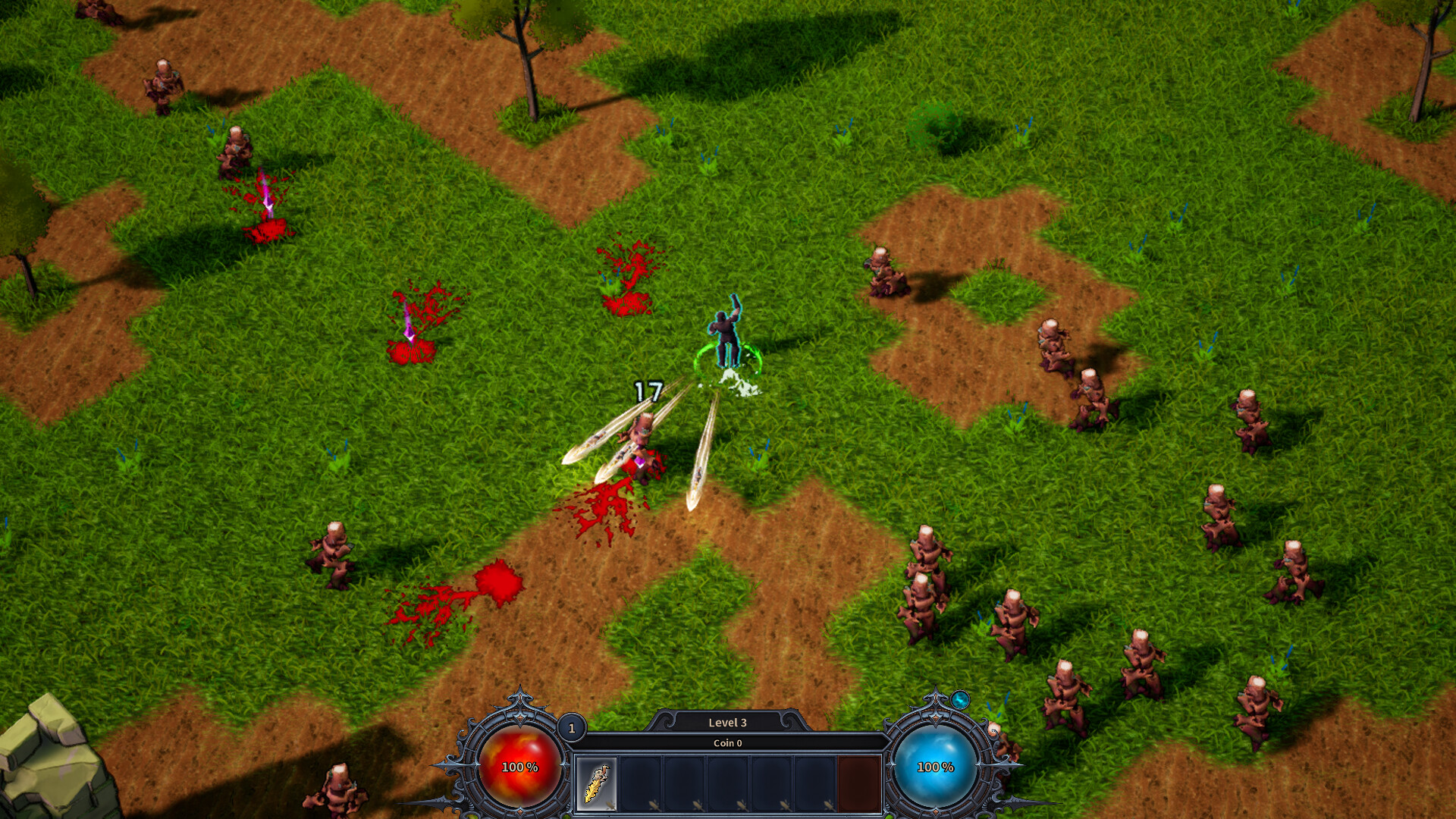Select the glowing player character
1456x819 pixels.
726,334
